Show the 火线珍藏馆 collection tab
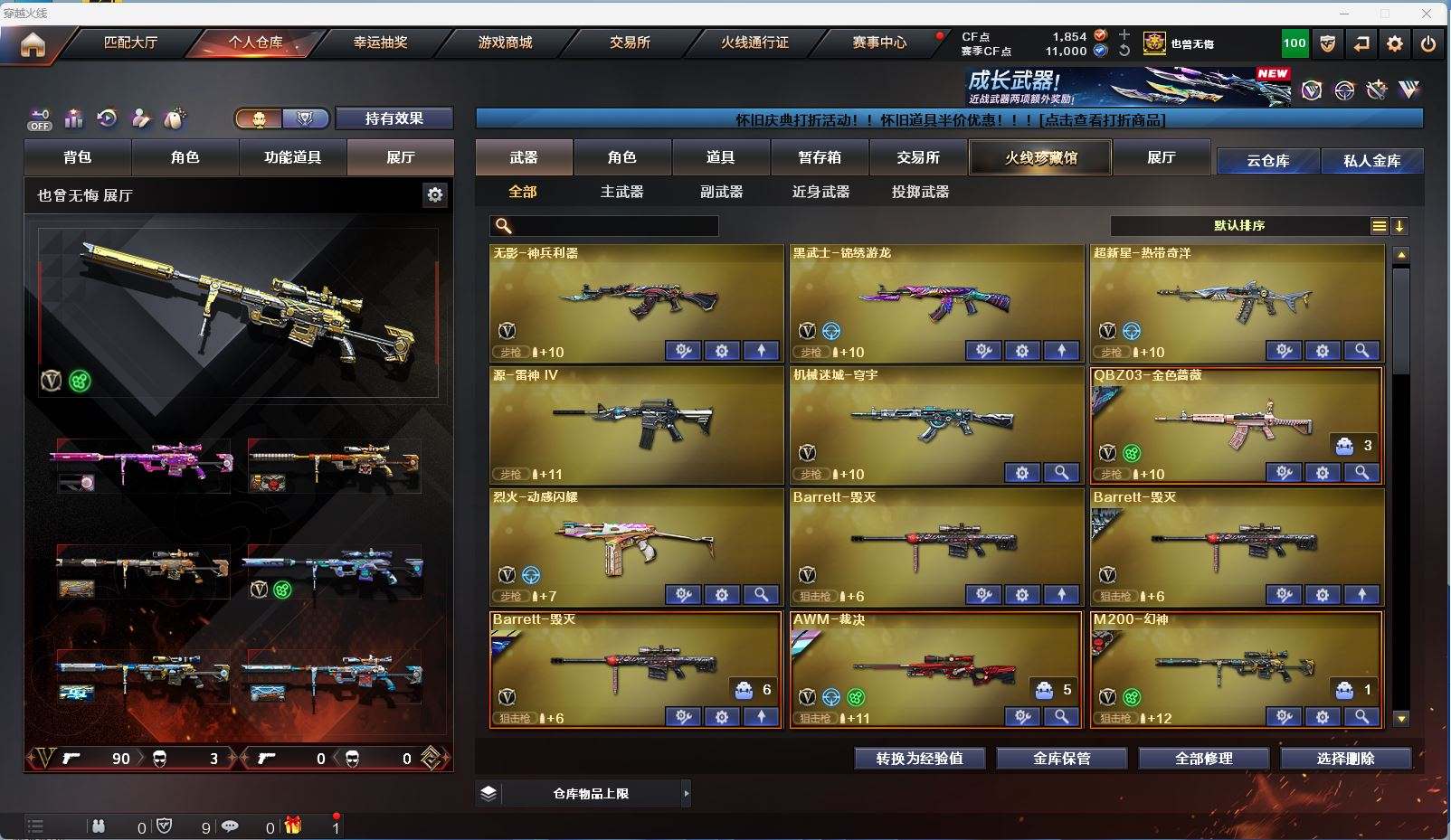This screenshot has width=1451, height=840. click(1040, 157)
